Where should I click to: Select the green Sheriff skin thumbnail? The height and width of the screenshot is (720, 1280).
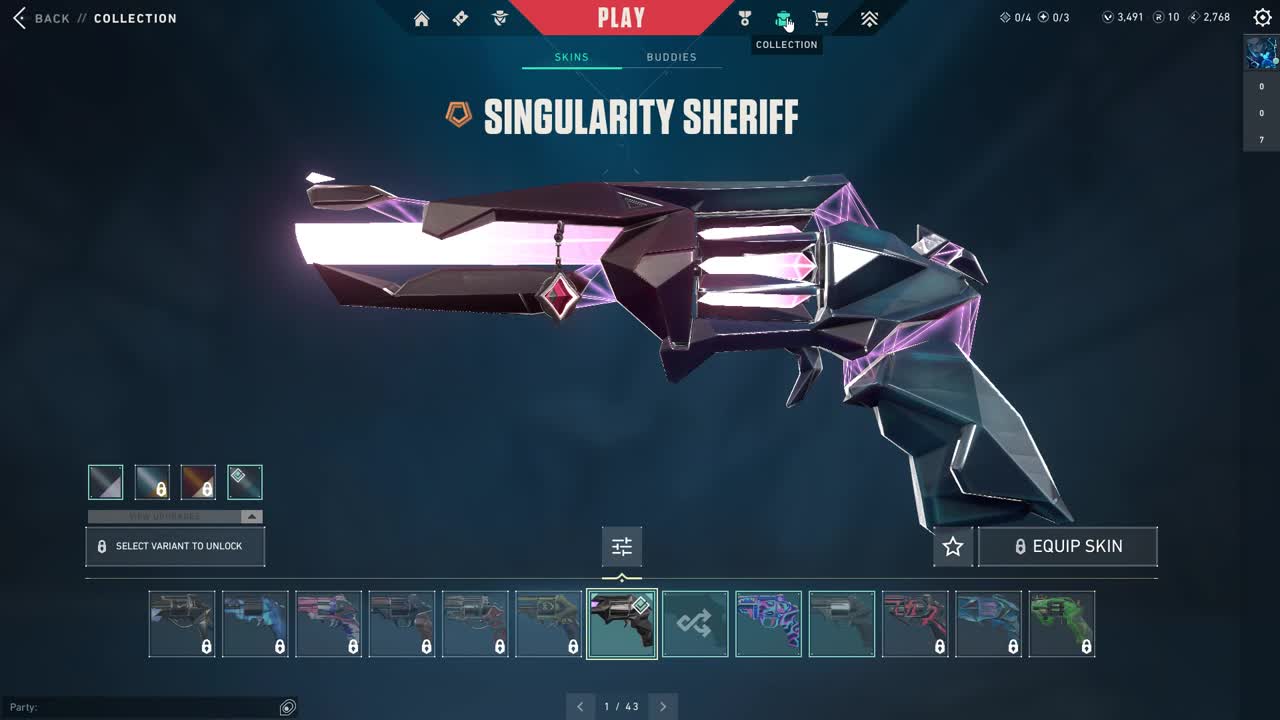coord(1061,624)
